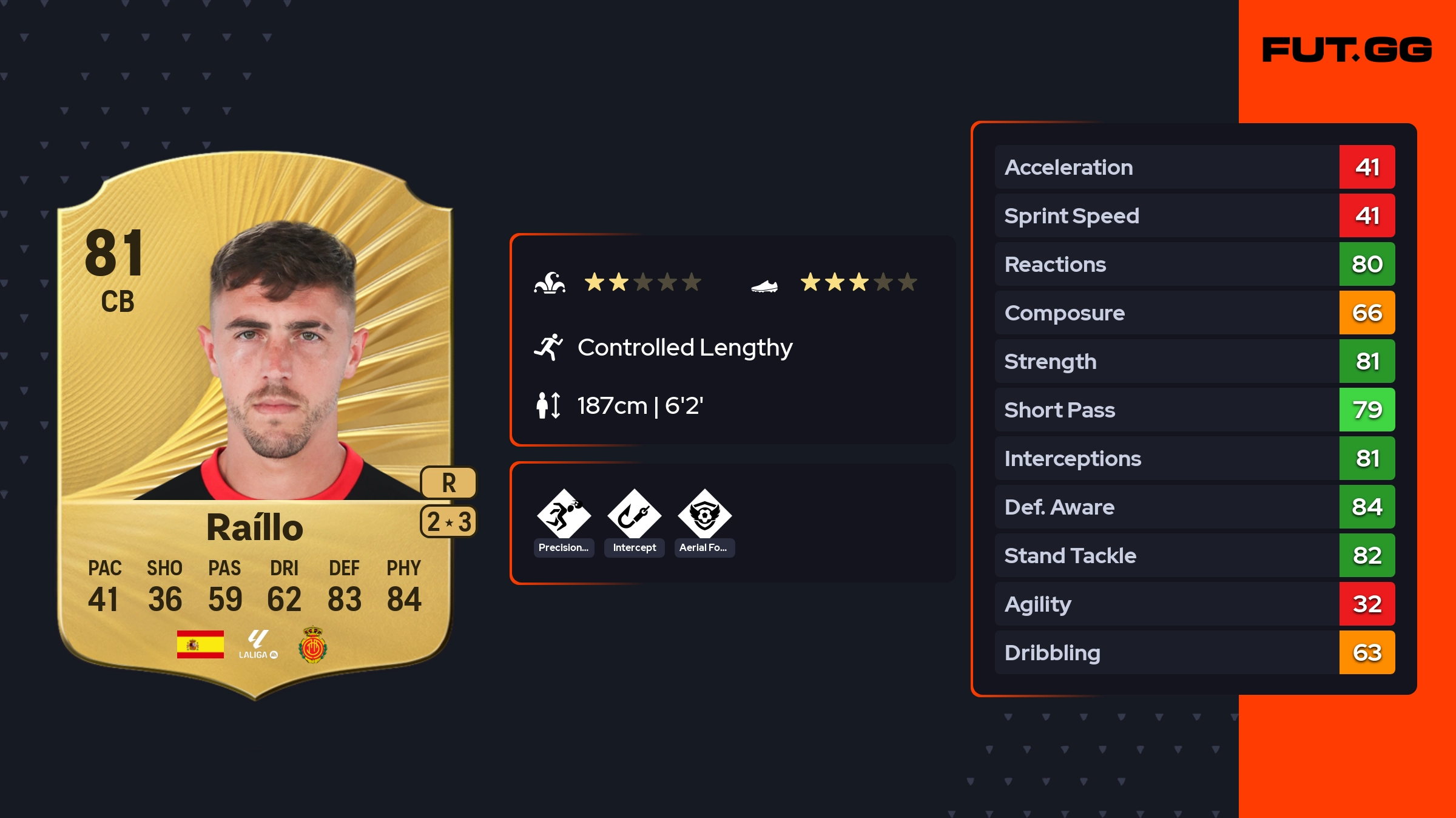Click the Spain flag on the card

(x=200, y=644)
